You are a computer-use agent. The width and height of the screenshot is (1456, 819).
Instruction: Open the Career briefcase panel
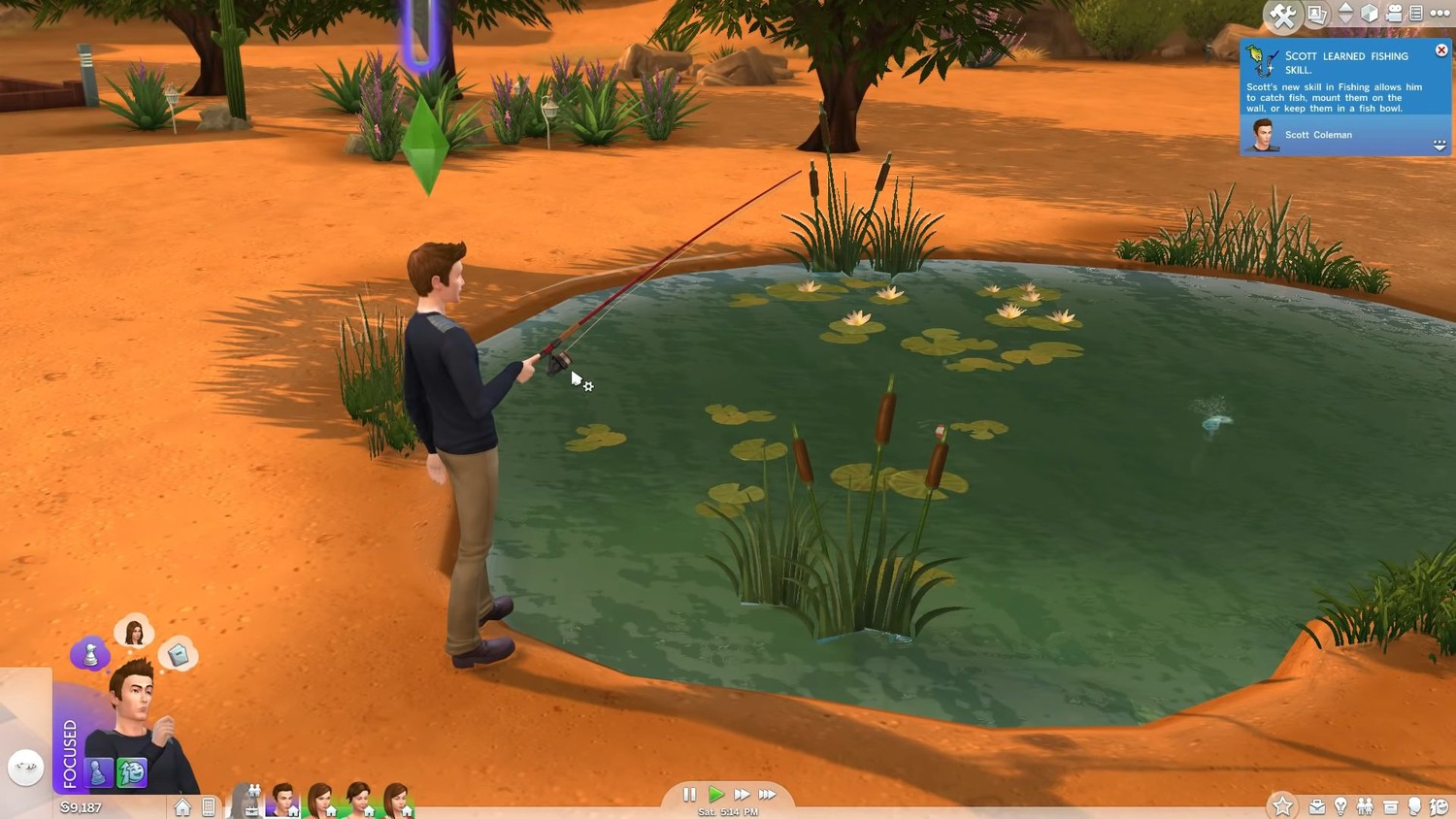[x=1317, y=806]
